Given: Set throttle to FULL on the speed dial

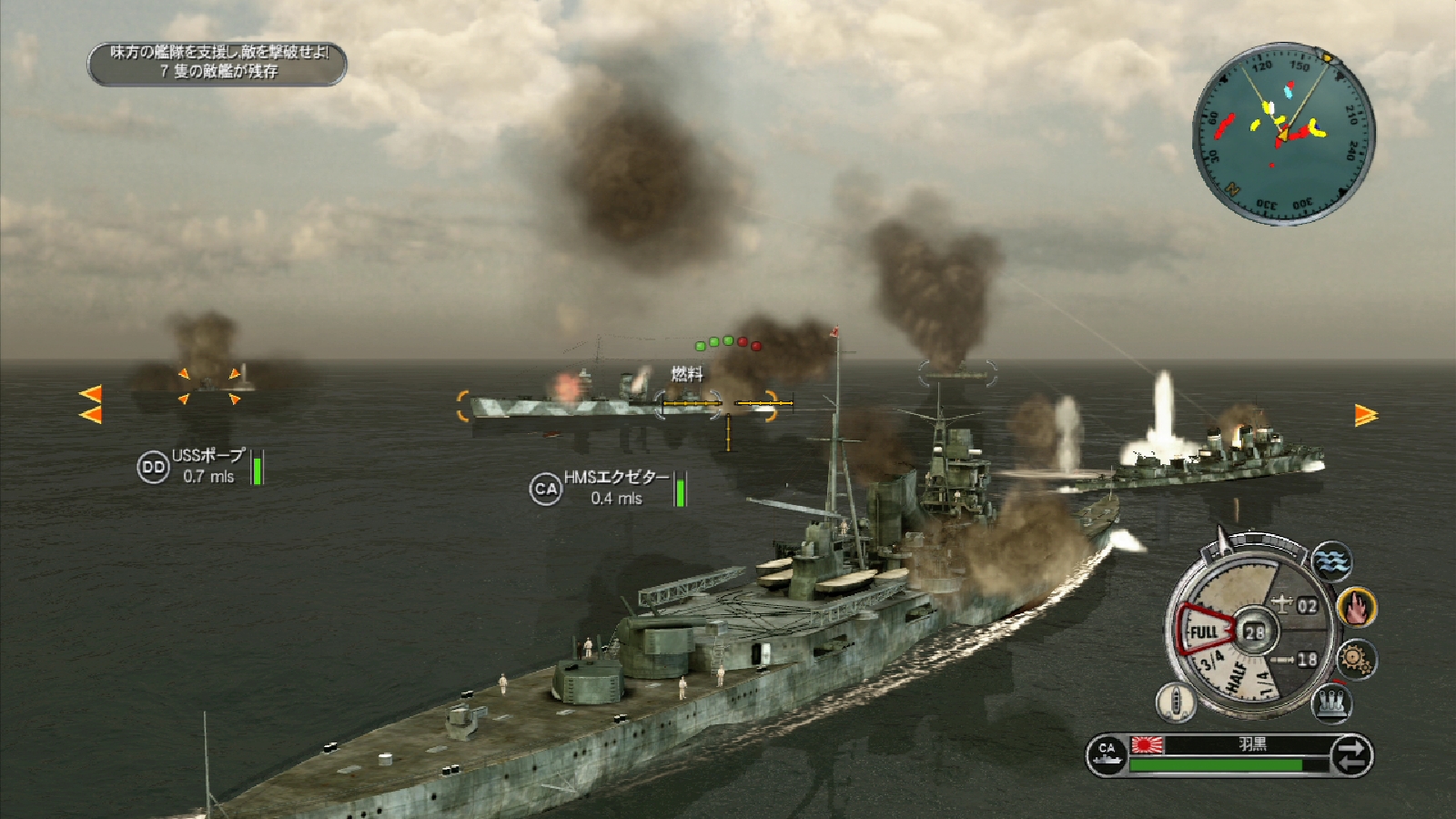Looking at the screenshot, I should pos(1204,632).
